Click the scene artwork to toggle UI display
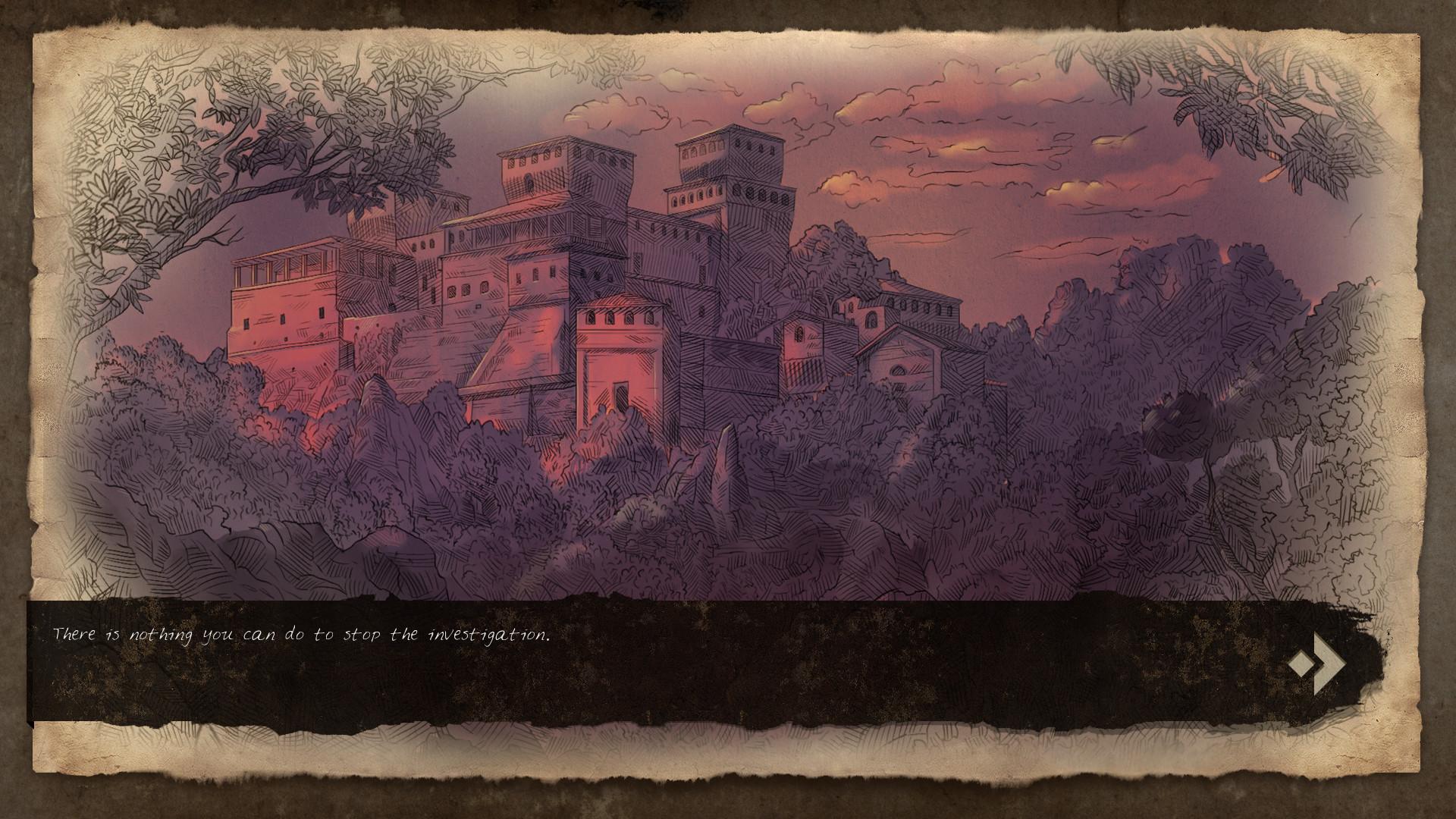The height and width of the screenshot is (819, 1456). pyautogui.click(x=728, y=303)
